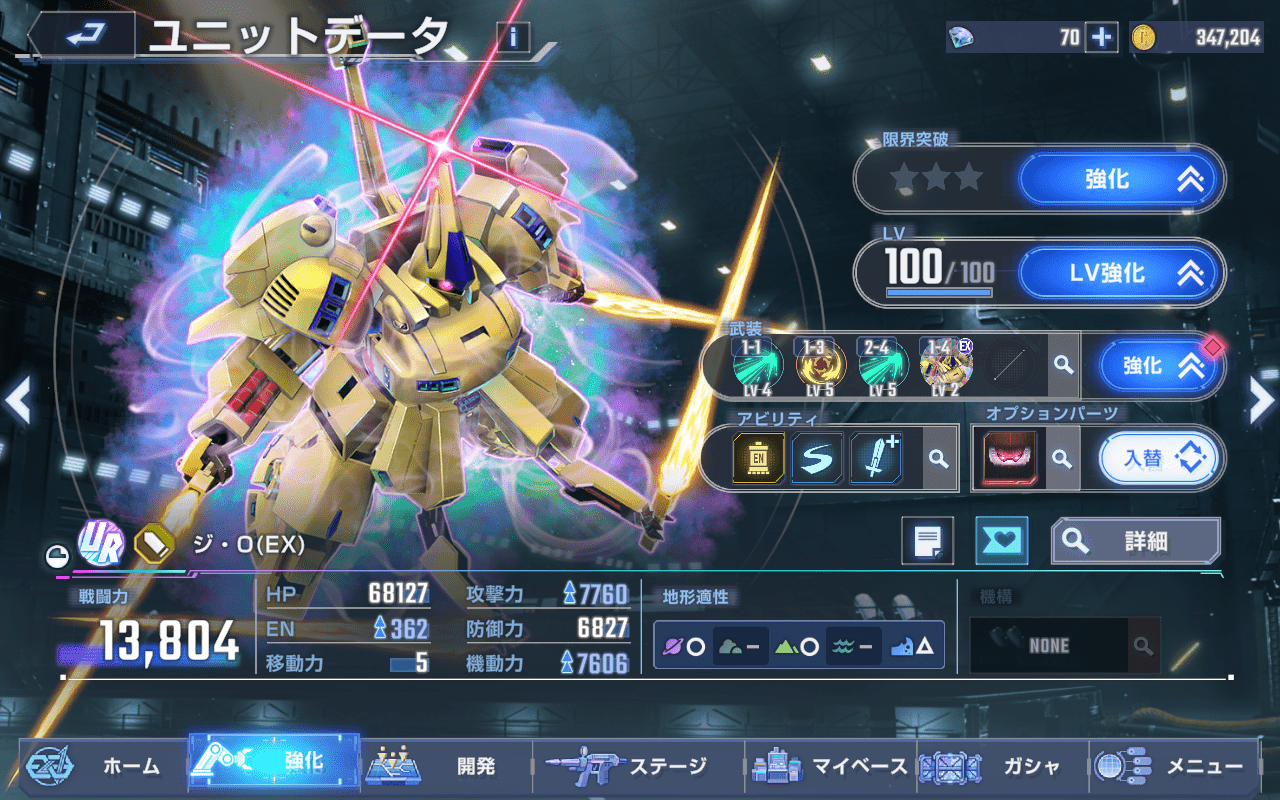Open the 武装 強化 button
The height and width of the screenshot is (800, 1280).
(x=1161, y=366)
